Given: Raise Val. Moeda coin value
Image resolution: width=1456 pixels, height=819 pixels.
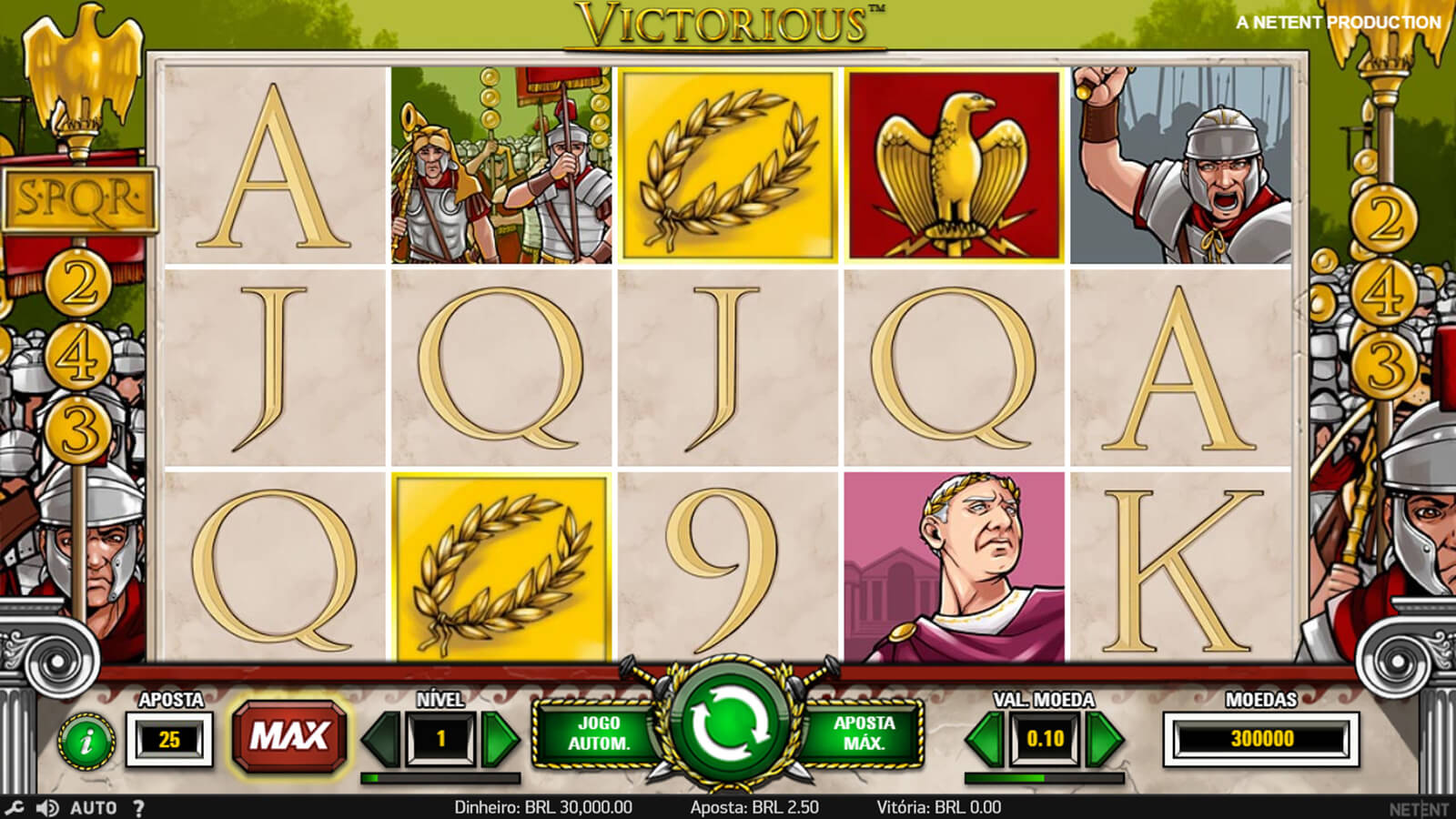Looking at the screenshot, I should [x=1104, y=739].
